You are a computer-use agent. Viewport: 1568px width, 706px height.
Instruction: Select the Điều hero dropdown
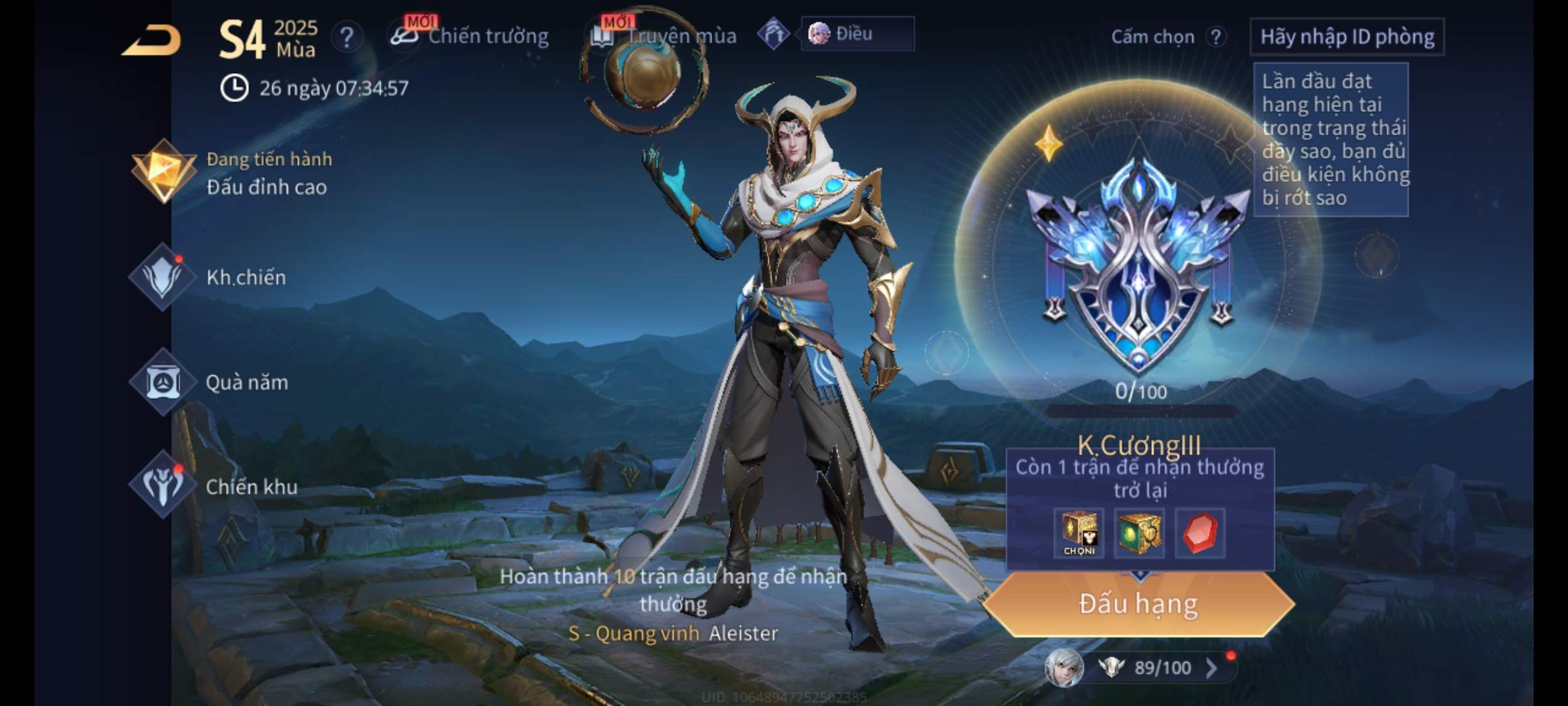point(857,34)
